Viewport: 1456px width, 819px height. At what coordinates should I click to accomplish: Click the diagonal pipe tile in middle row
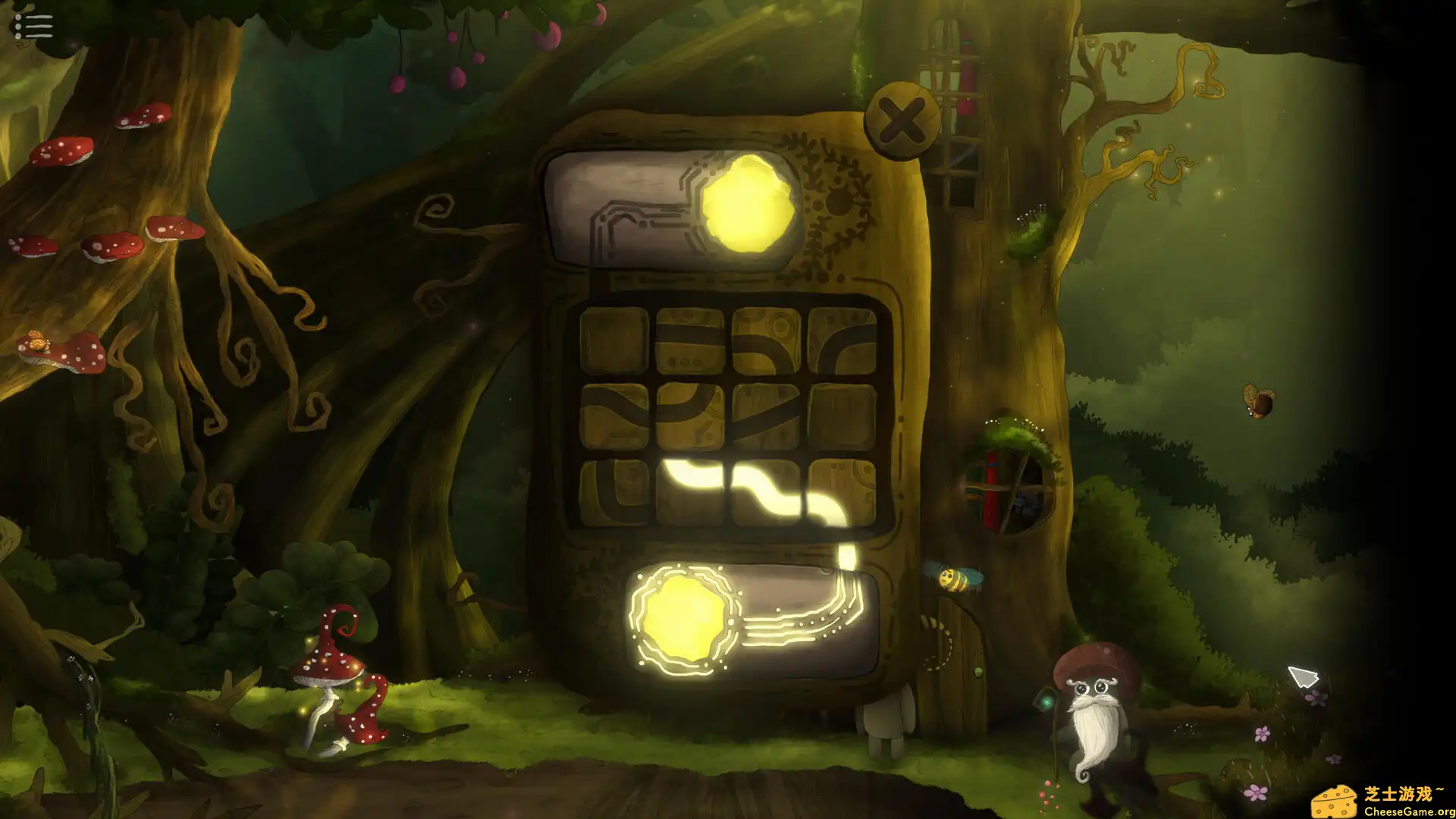click(x=767, y=415)
